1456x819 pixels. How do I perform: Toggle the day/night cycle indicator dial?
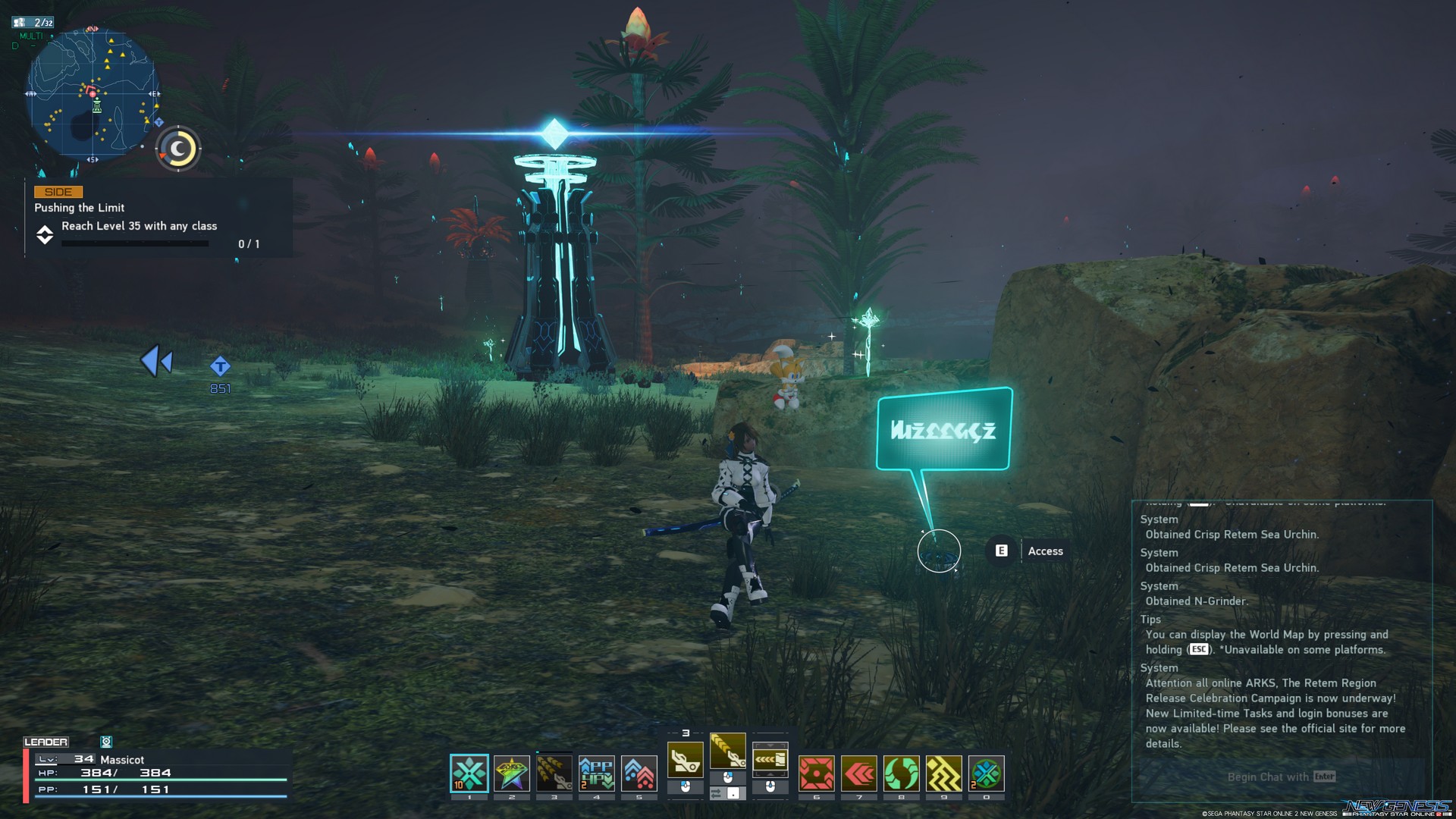(177, 149)
